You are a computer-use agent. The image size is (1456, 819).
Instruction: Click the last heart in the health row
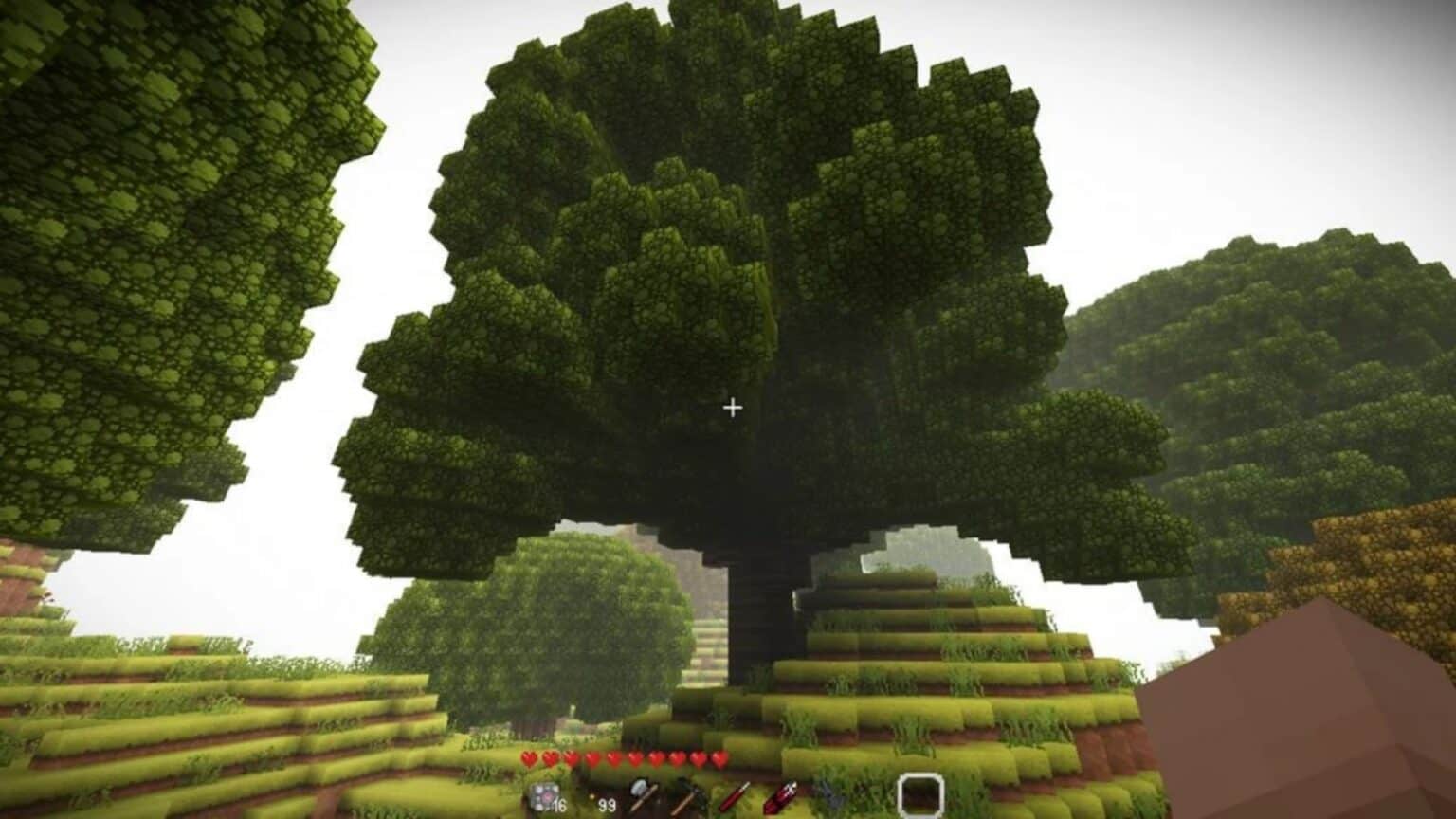pos(719,758)
